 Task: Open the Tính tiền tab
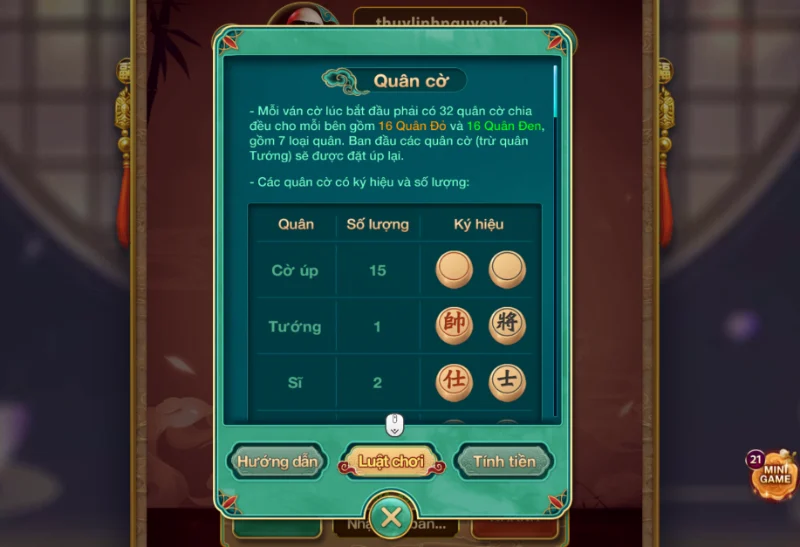[x=504, y=462]
